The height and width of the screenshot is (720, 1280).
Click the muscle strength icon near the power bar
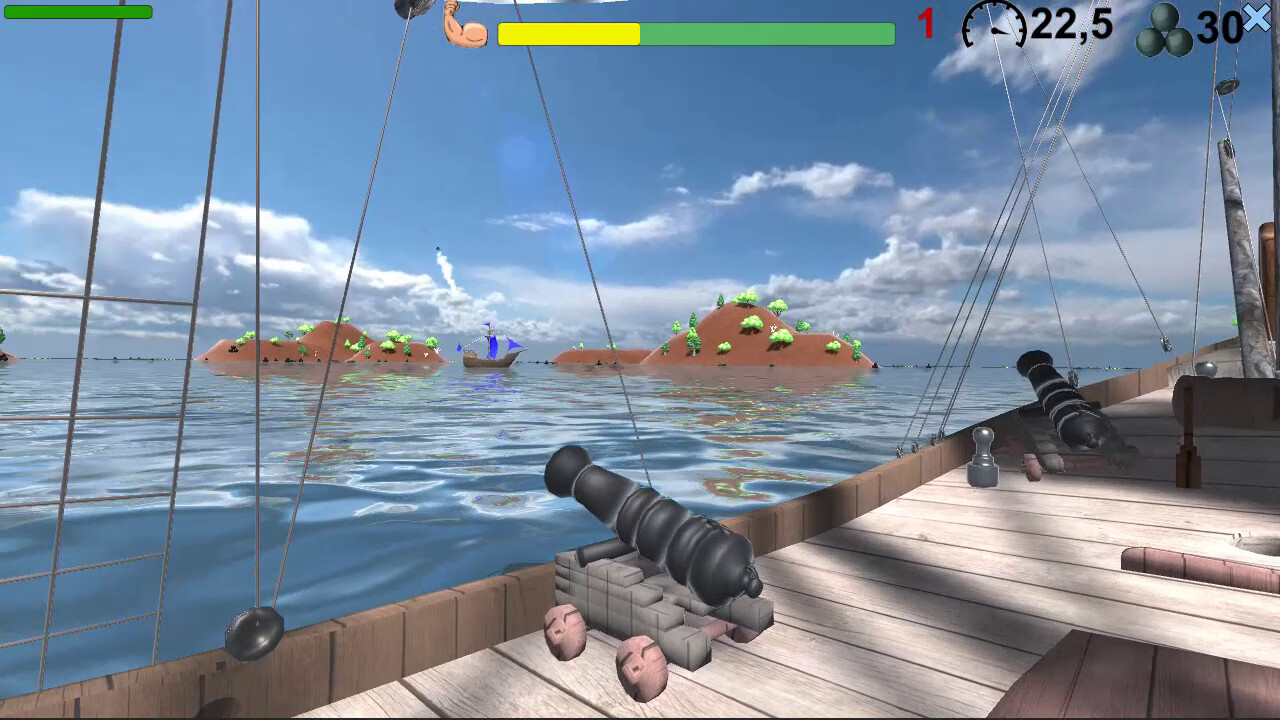coord(465,27)
